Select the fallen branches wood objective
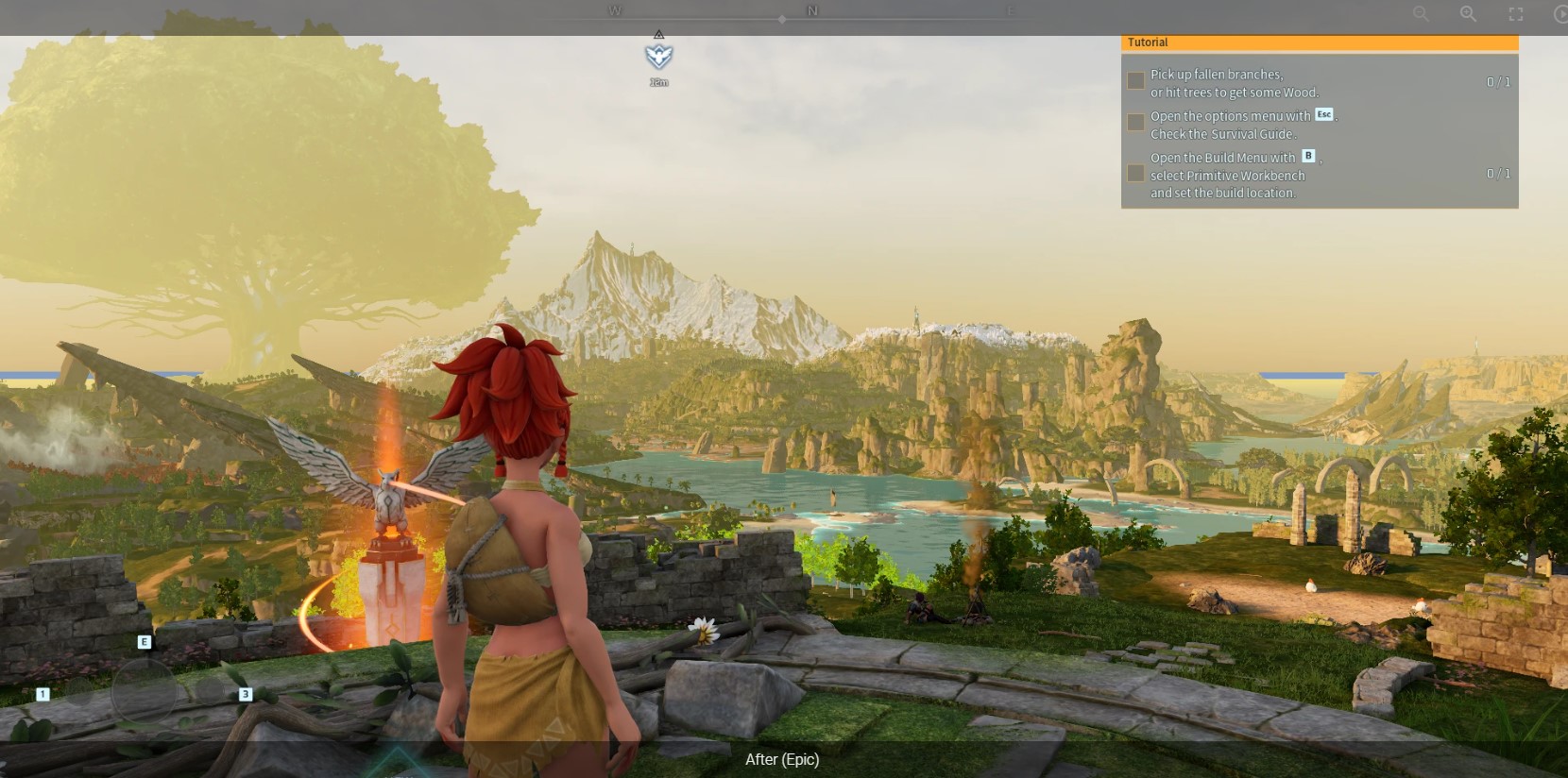This screenshot has width=1568, height=778. [x=1234, y=83]
